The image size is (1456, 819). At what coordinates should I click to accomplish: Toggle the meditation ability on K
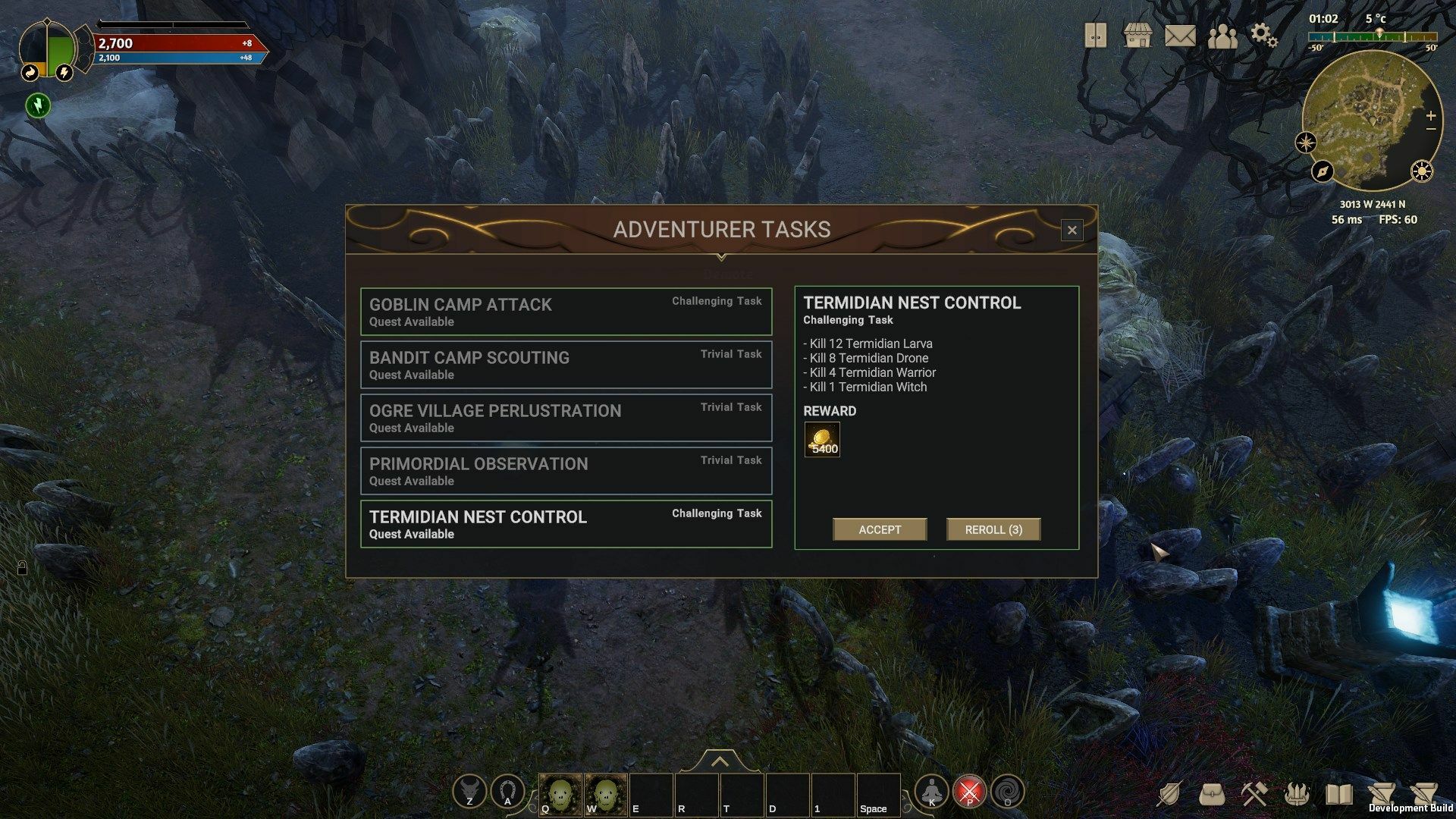[x=932, y=791]
